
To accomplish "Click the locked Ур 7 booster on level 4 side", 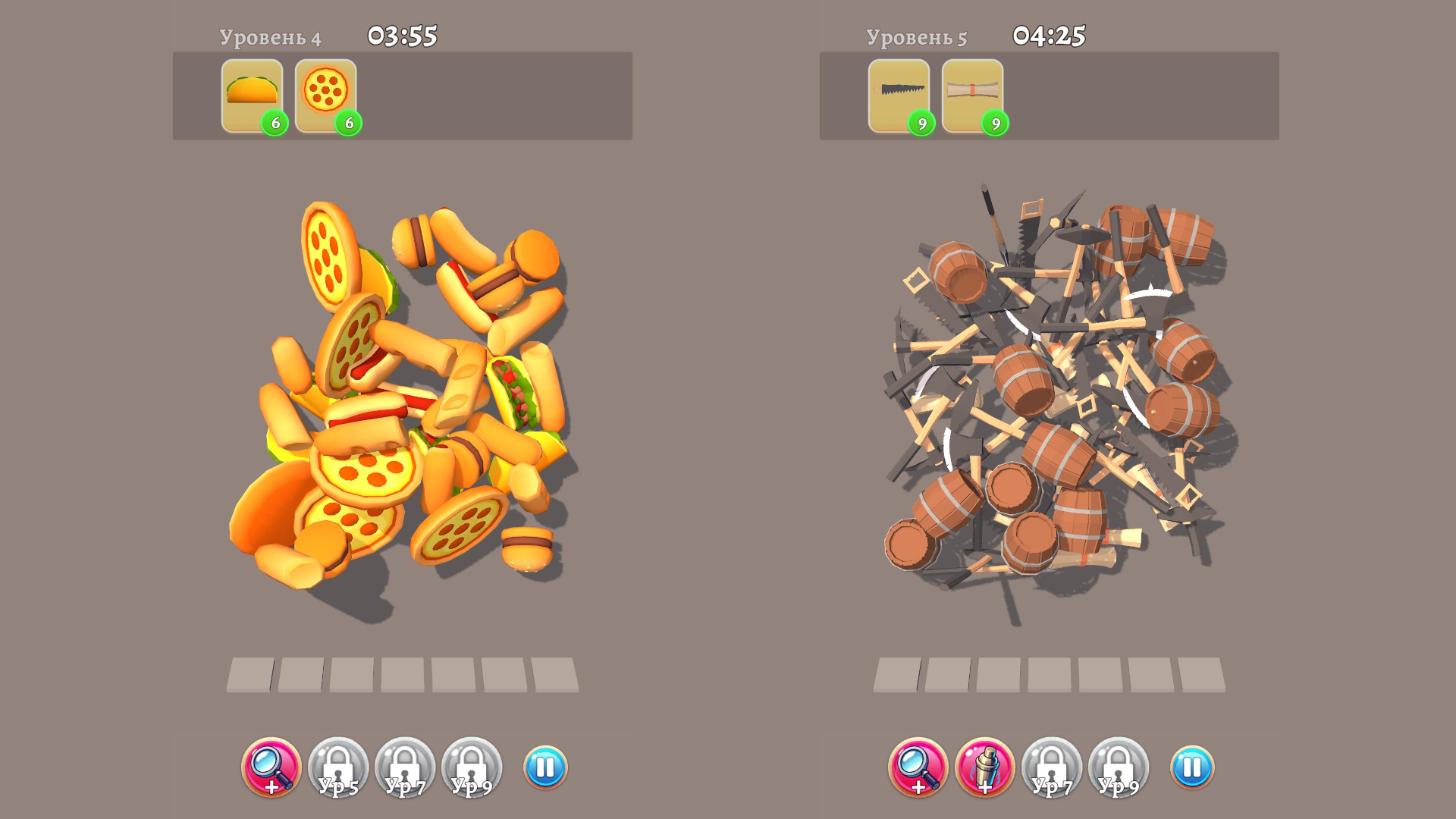I will click(403, 768).
